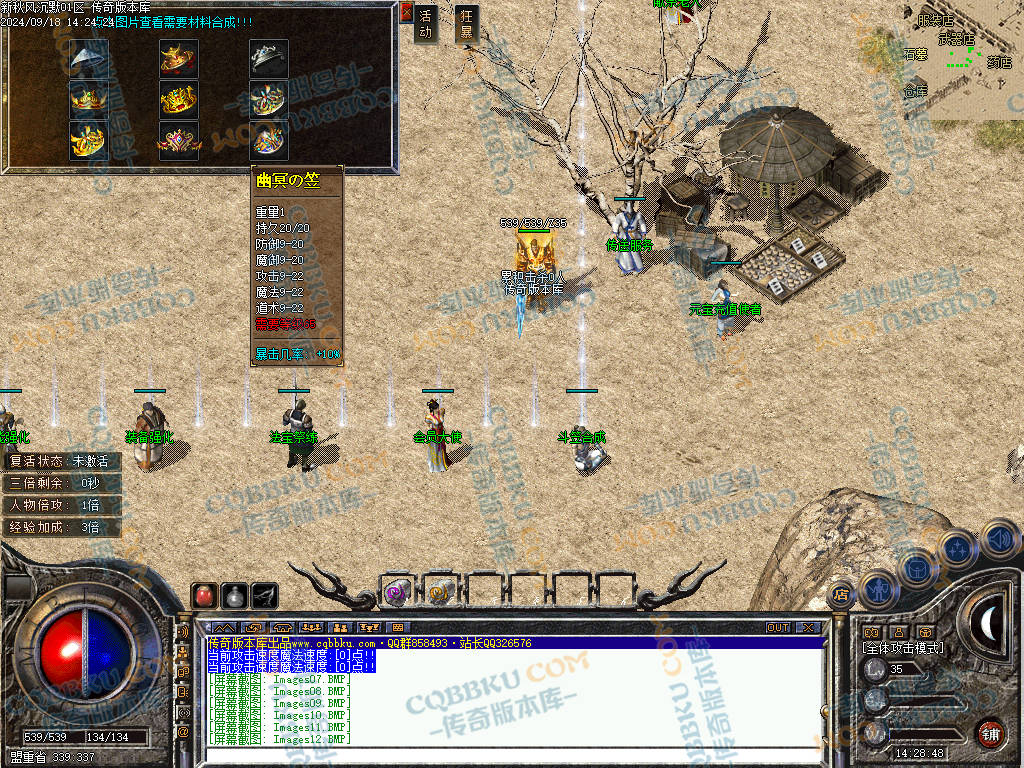Select the grey conical bamboo hat item

(x=89, y=58)
